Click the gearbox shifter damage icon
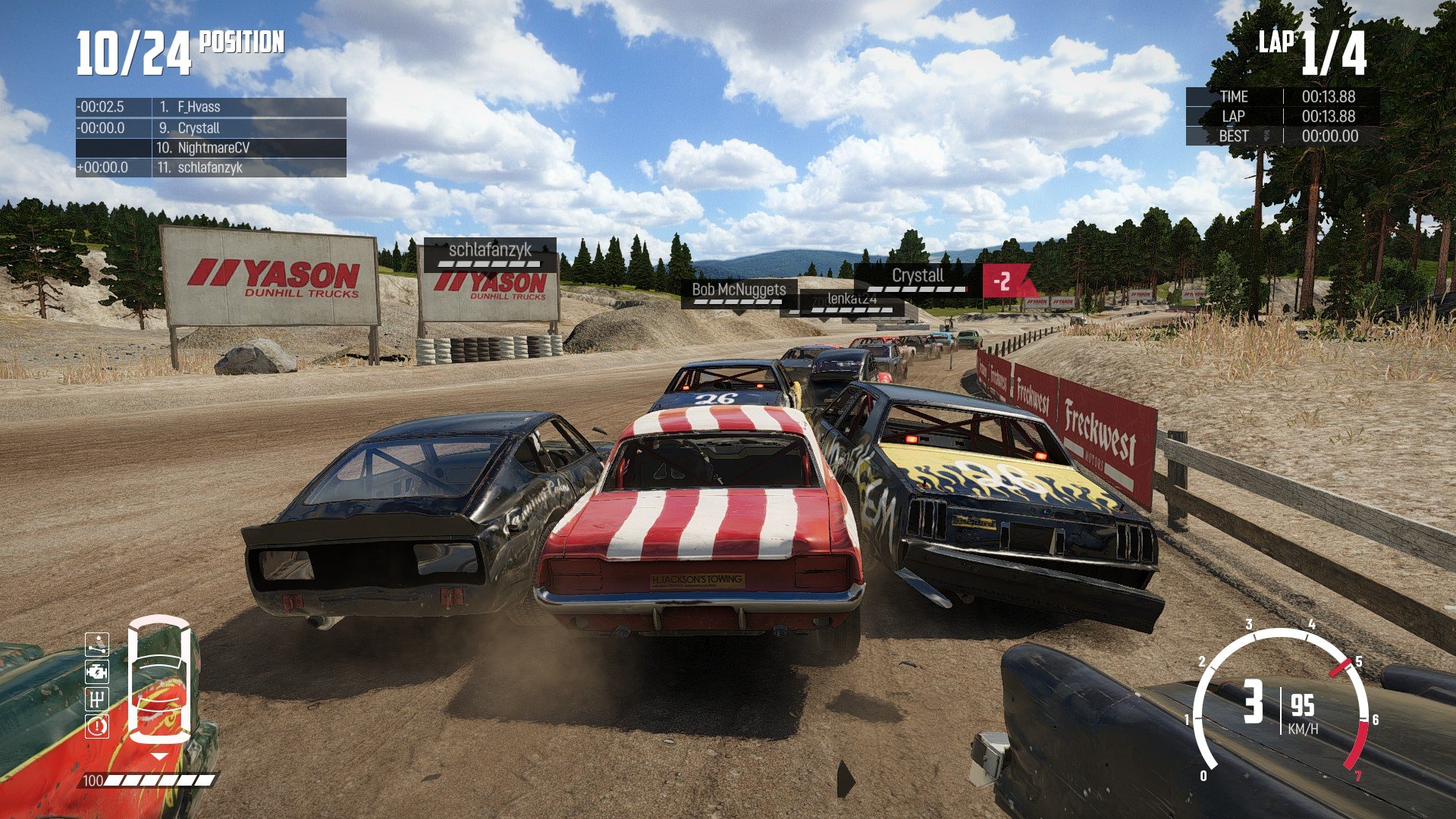1456x819 pixels. pyautogui.click(x=97, y=699)
